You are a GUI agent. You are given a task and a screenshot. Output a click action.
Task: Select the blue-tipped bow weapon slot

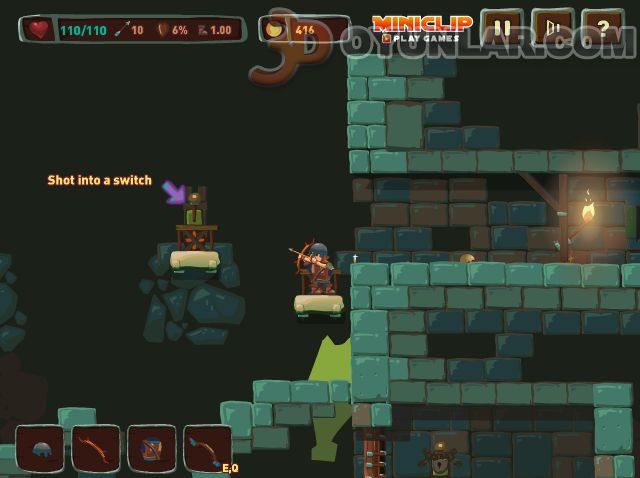pos(206,449)
